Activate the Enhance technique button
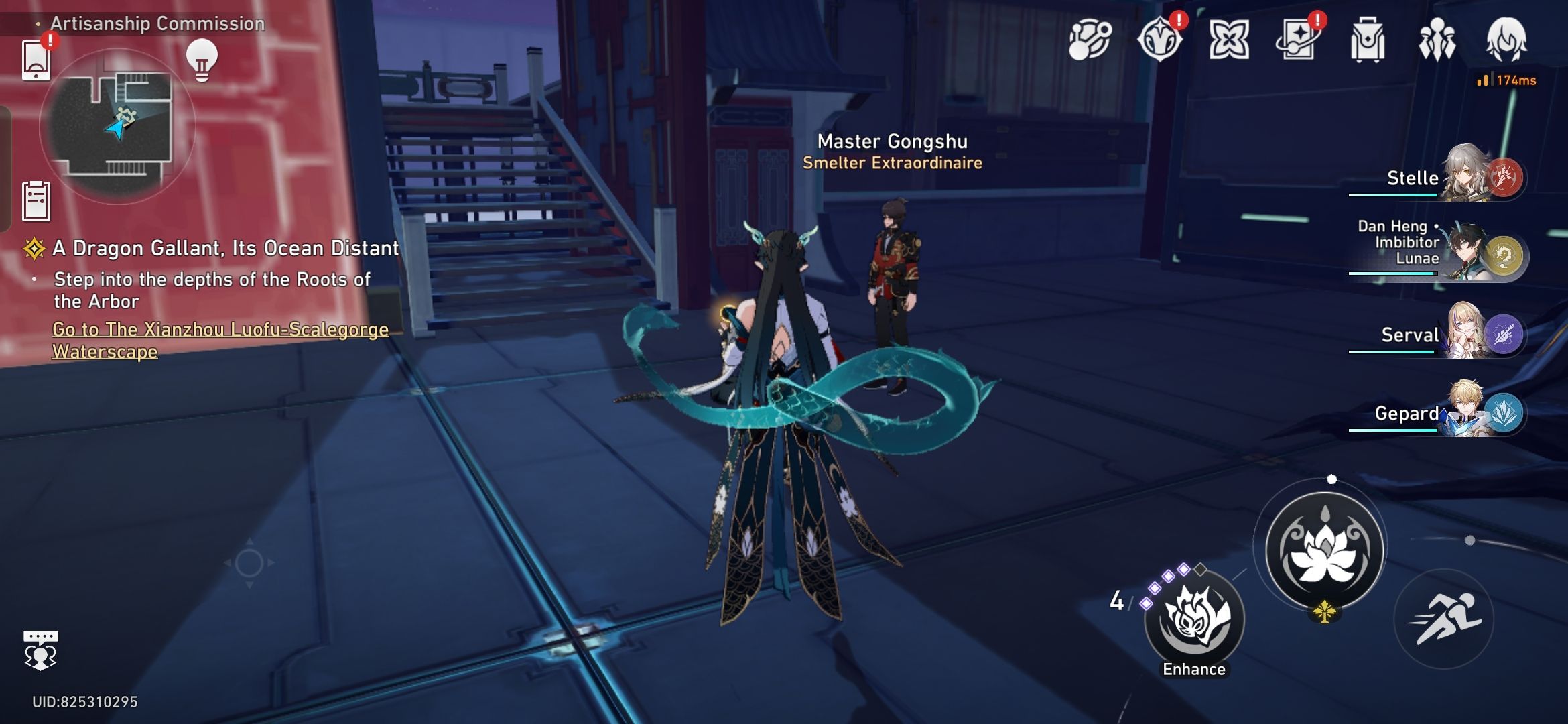The height and width of the screenshot is (724, 1568). (x=1193, y=622)
